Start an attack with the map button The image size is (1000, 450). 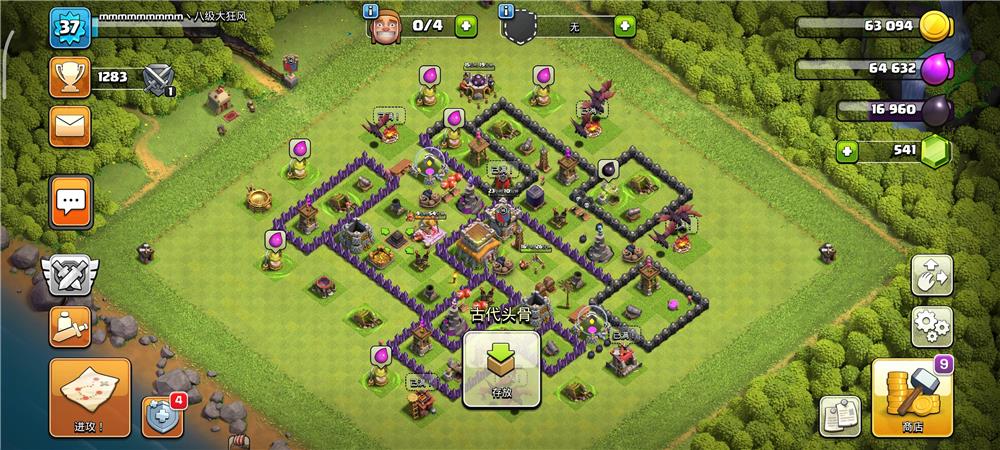(89, 397)
